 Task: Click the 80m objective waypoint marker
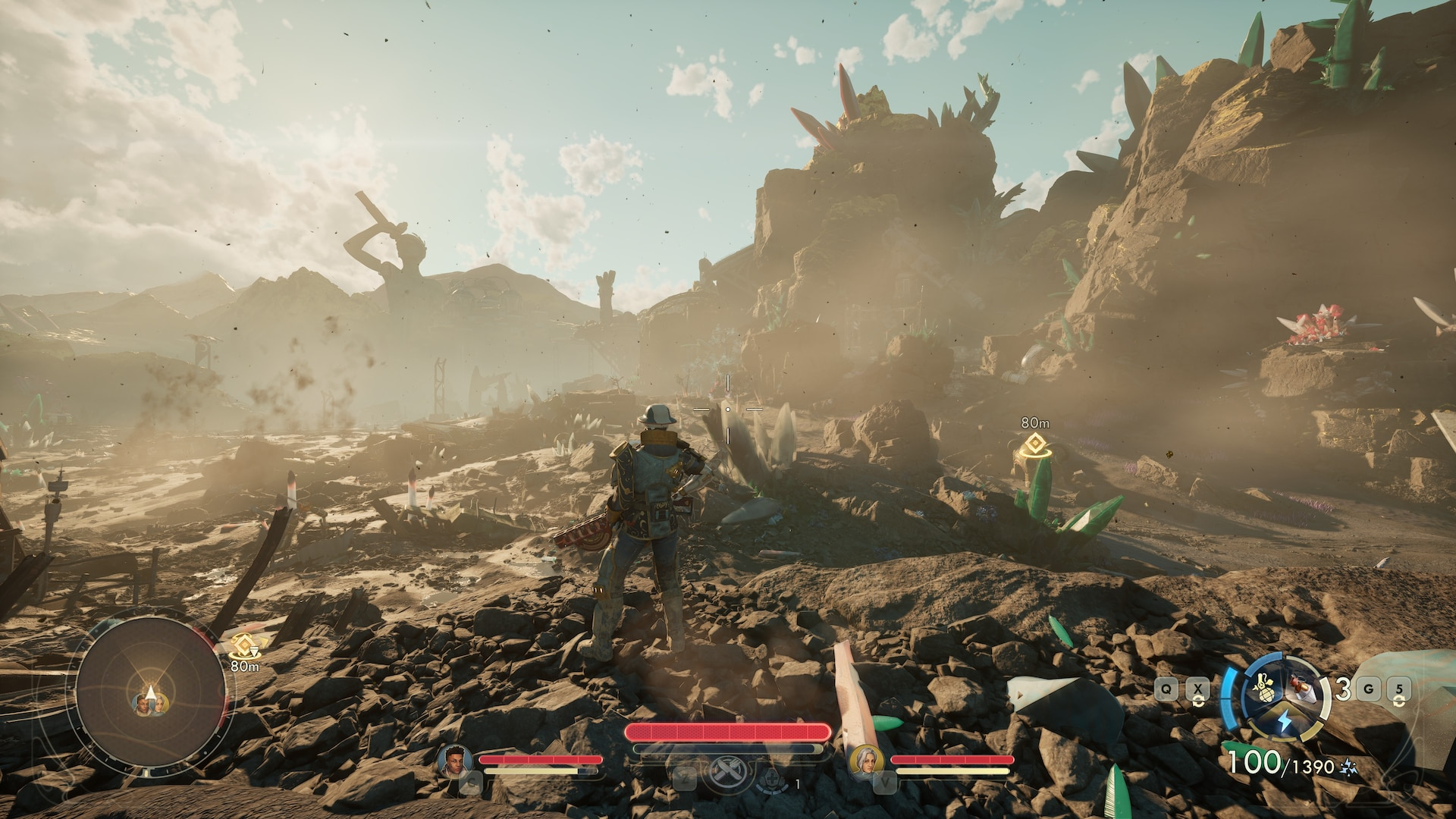[x=1034, y=444]
